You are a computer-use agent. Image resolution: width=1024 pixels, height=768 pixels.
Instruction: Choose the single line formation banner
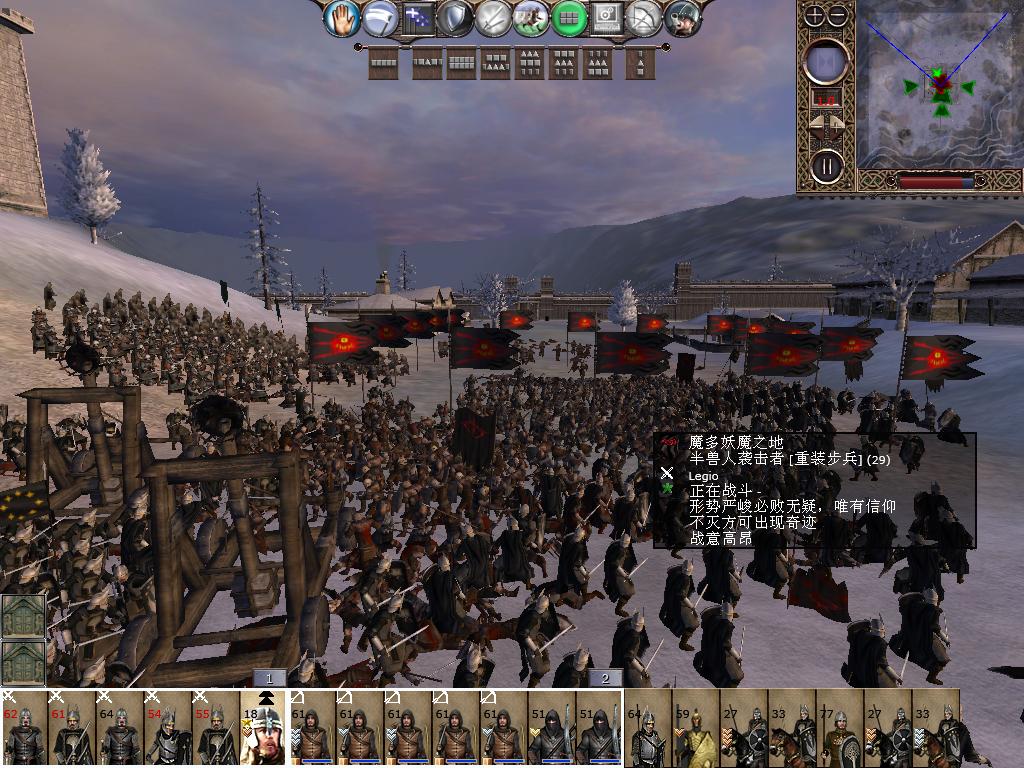[384, 65]
